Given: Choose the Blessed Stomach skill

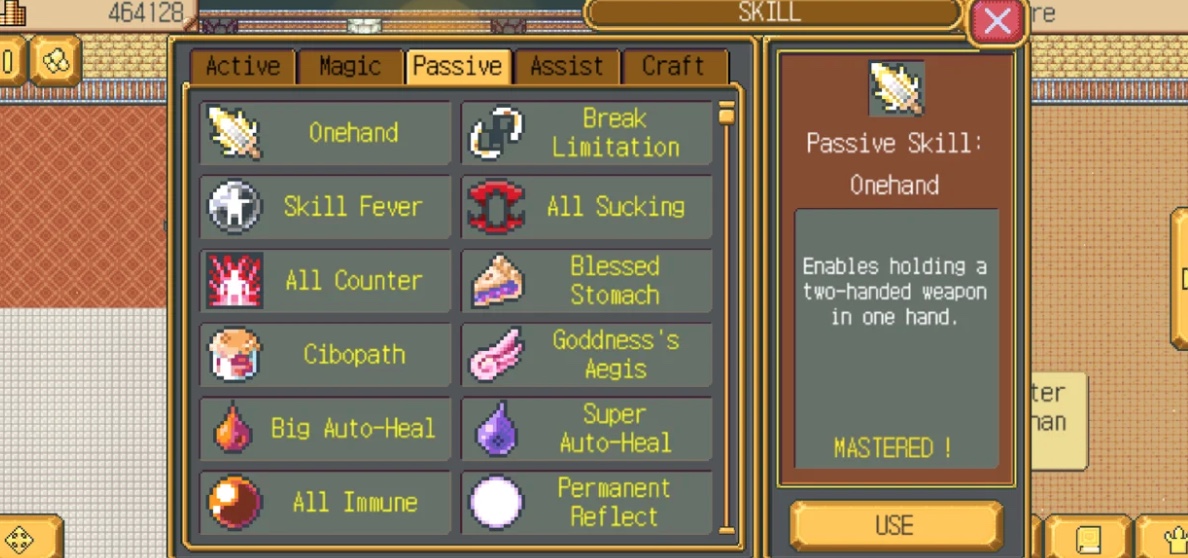Looking at the screenshot, I should [x=587, y=281].
